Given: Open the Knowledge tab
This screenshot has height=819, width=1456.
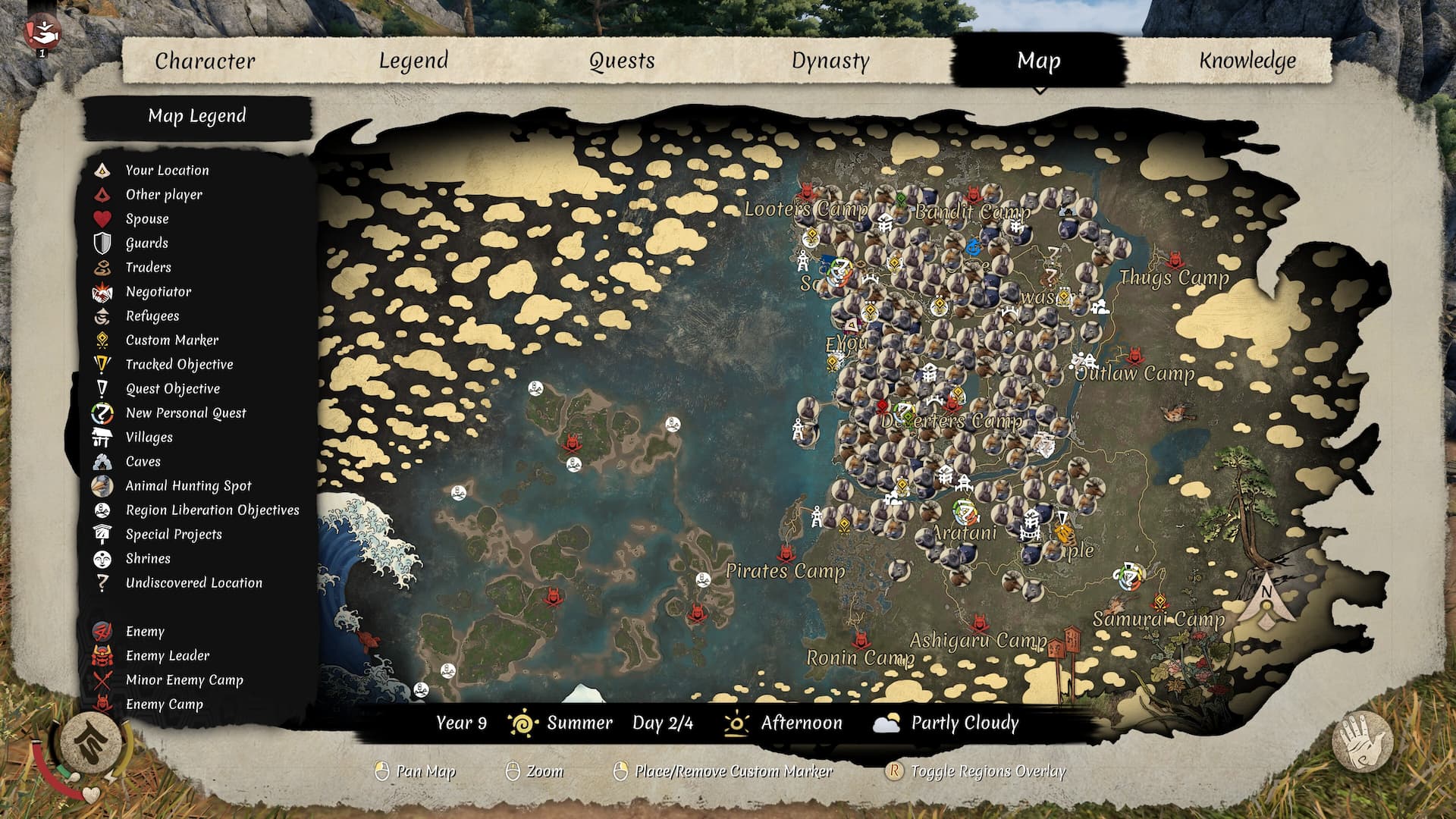Looking at the screenshot, I should [x=1247, y=61].
